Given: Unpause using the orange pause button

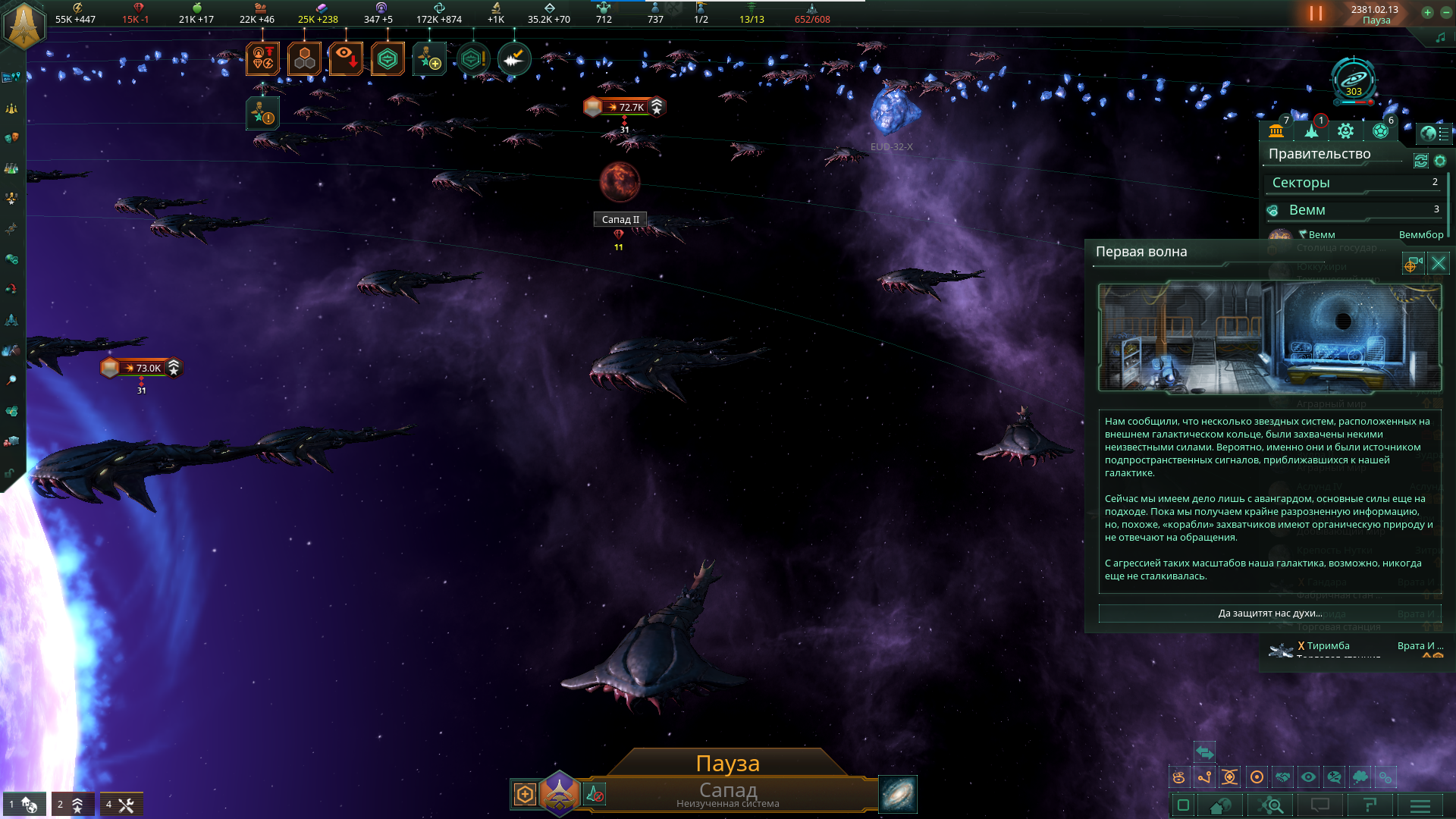Looking at the screenshot, I should click(x=1316, y=14).
